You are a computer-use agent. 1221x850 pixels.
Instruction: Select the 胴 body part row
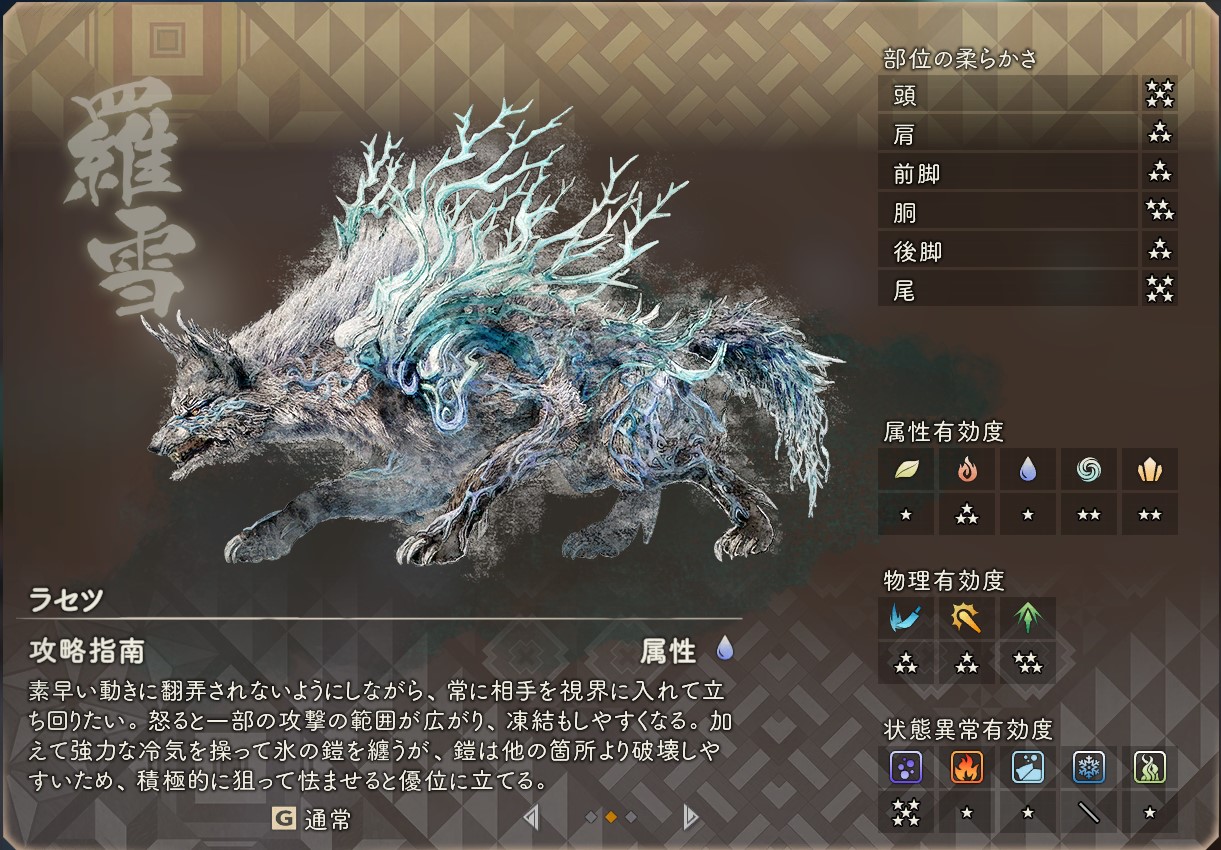[1008, 213]
